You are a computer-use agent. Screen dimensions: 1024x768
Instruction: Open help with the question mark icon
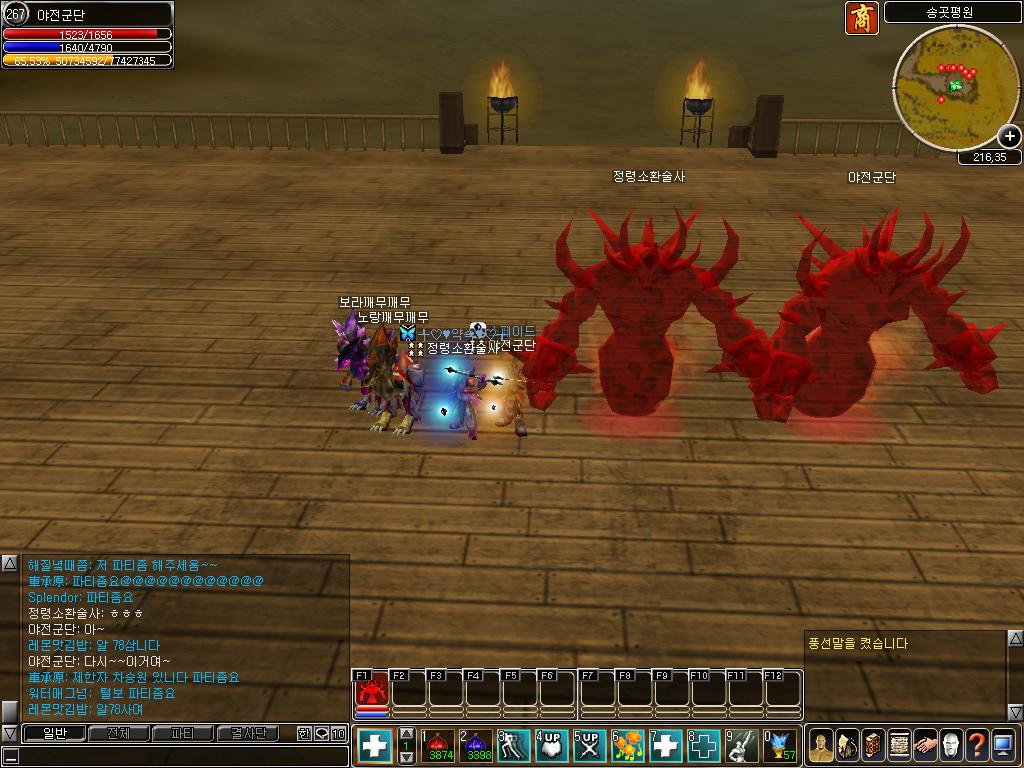pyautogui.click(x=976, y=746)
